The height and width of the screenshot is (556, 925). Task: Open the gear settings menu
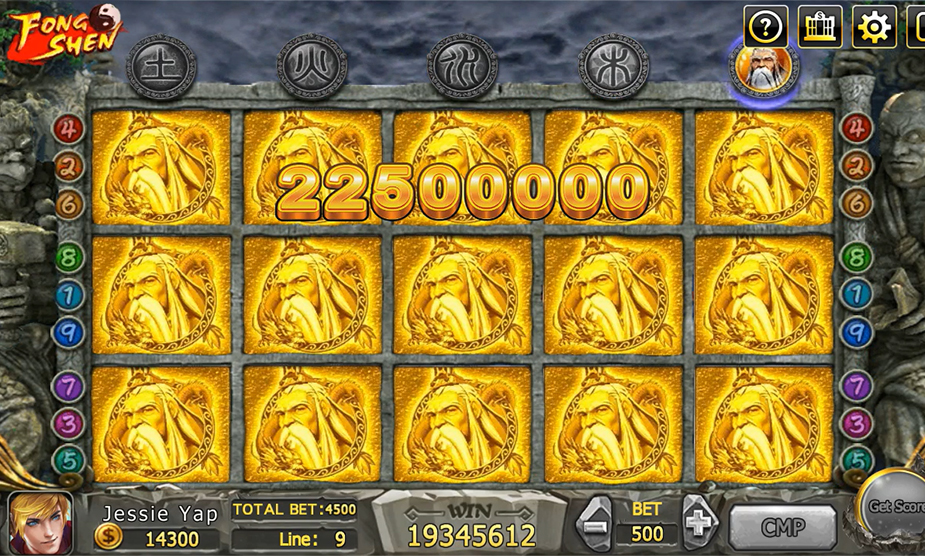(873, 26)
